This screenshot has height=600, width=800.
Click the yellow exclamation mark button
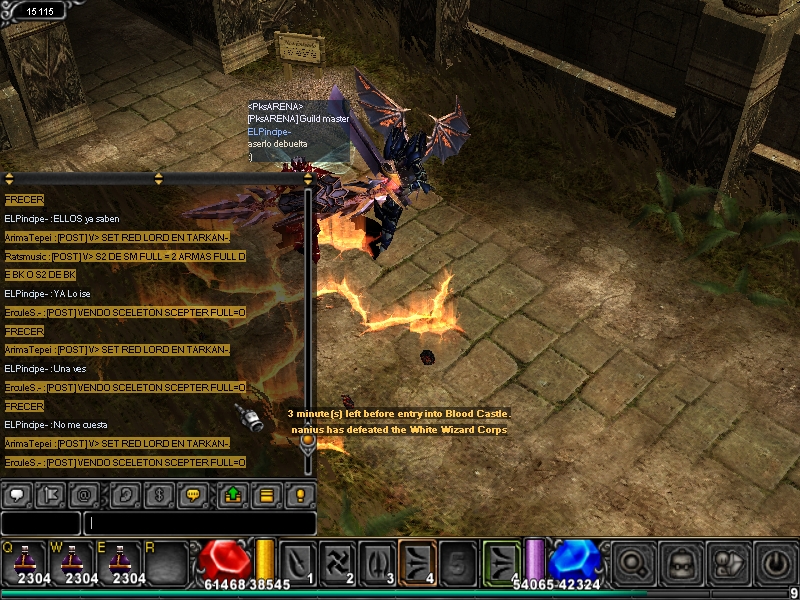tap(300, 494)
